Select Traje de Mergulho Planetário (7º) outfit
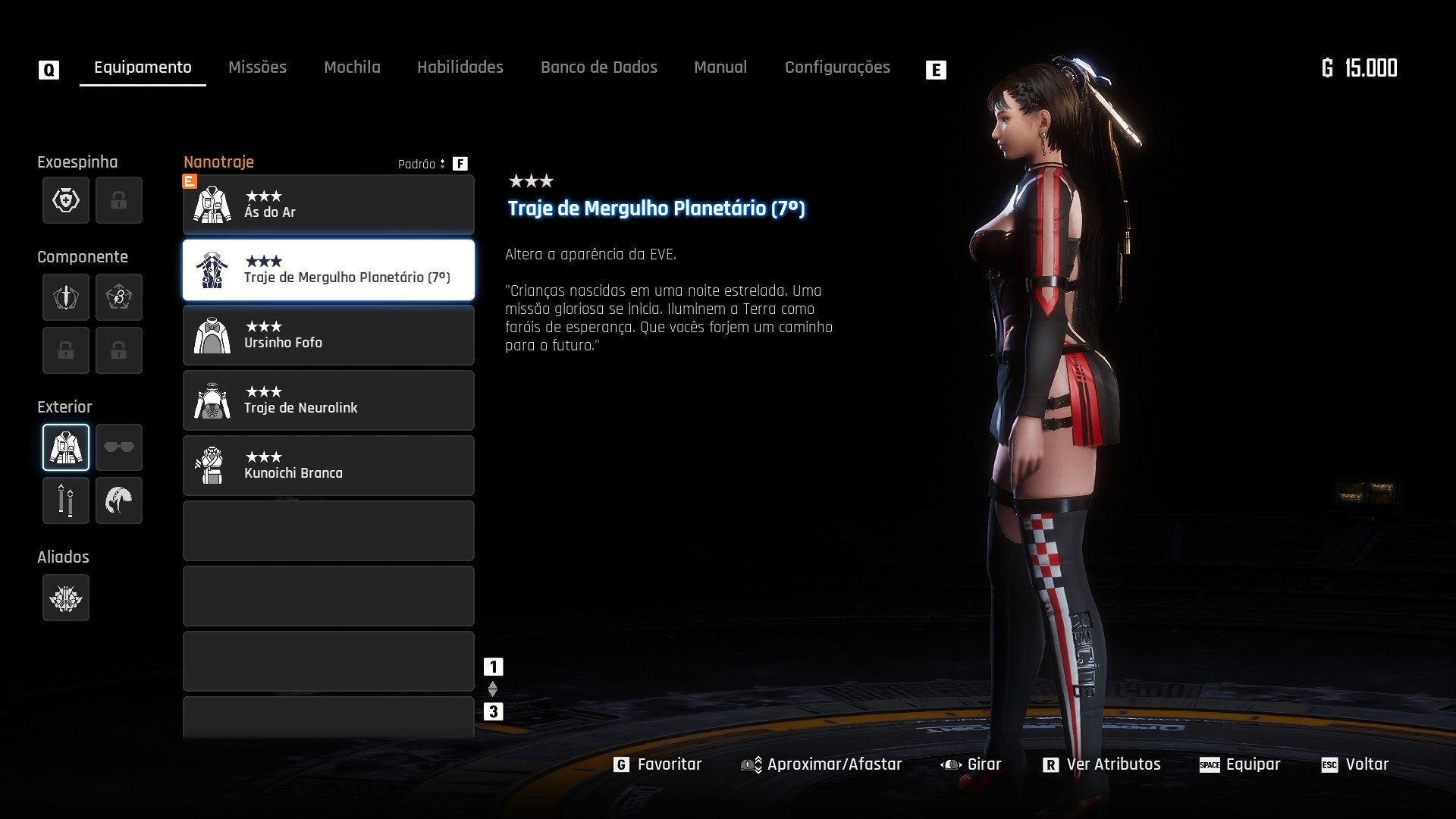Image resolution: width=1456 pixels, height=819 pixels. tap(328, 270)
